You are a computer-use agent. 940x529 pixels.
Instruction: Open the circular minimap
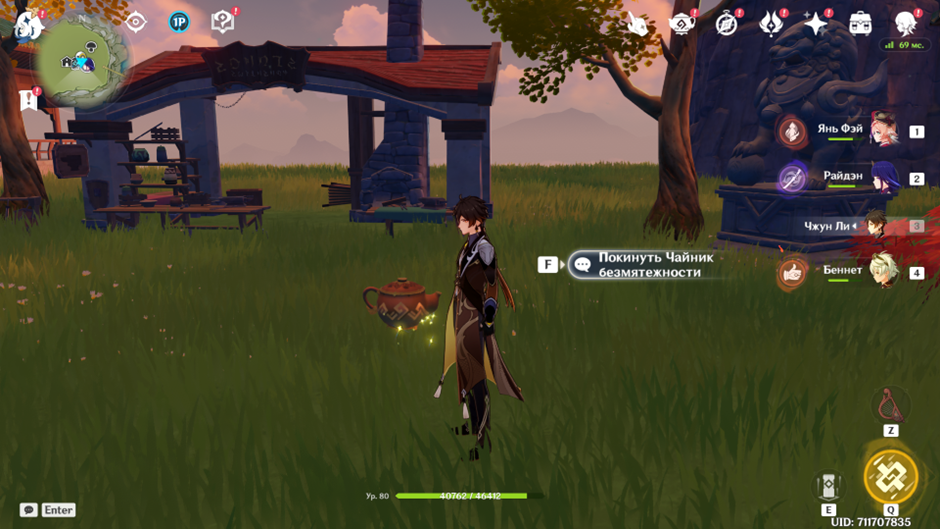tap(84, 60)
